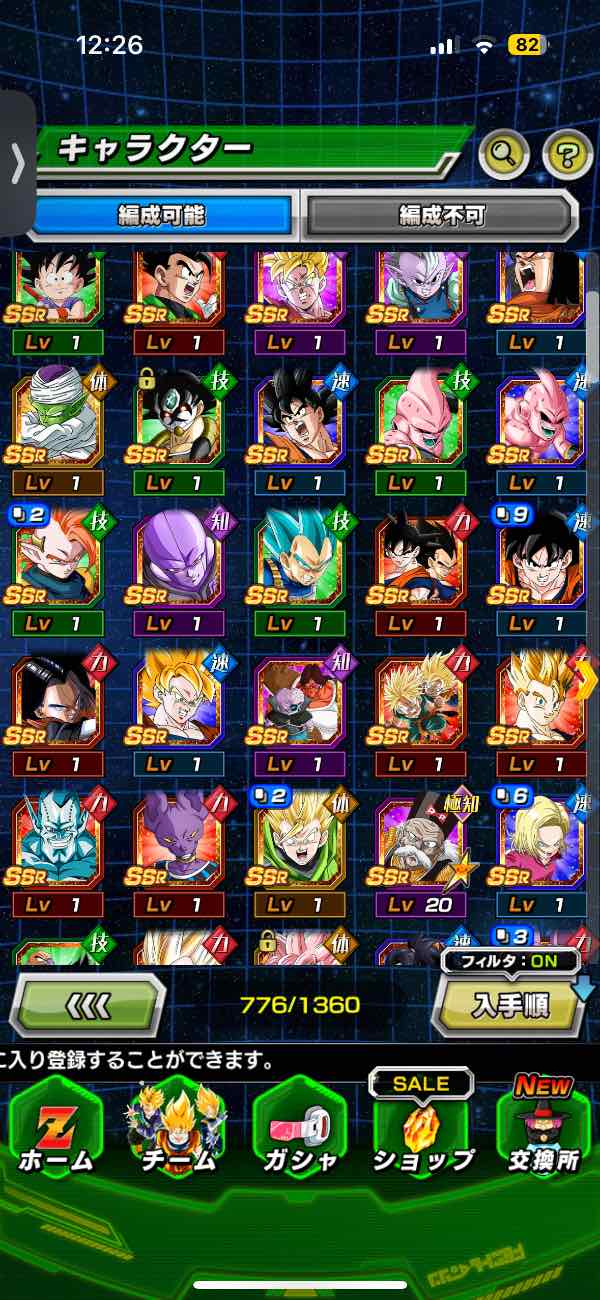600x1300 pixels.
Task: Select the Piccolo character card
Action: coord(57,424)
